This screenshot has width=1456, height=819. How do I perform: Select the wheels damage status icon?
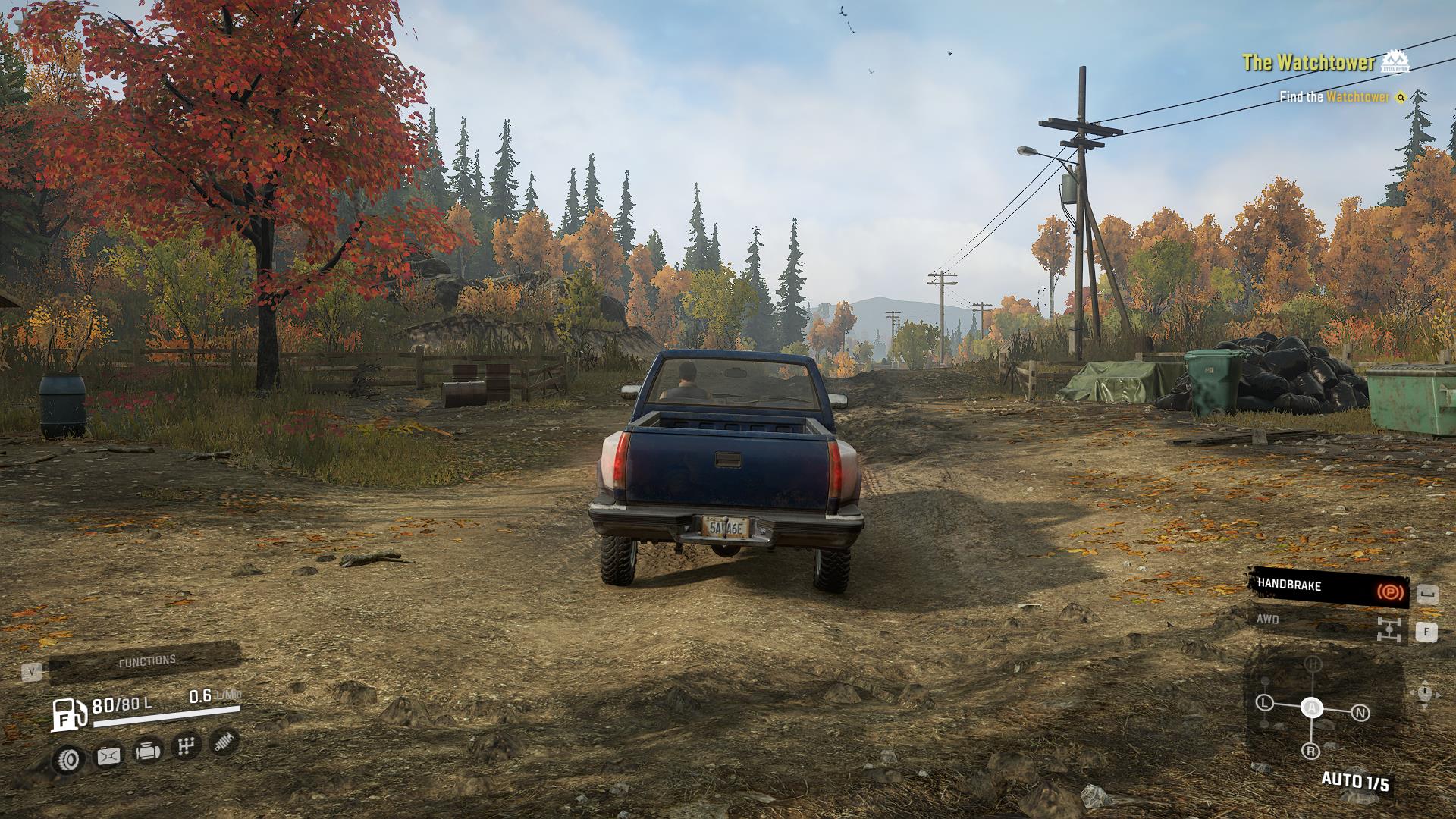click(69, 758)
